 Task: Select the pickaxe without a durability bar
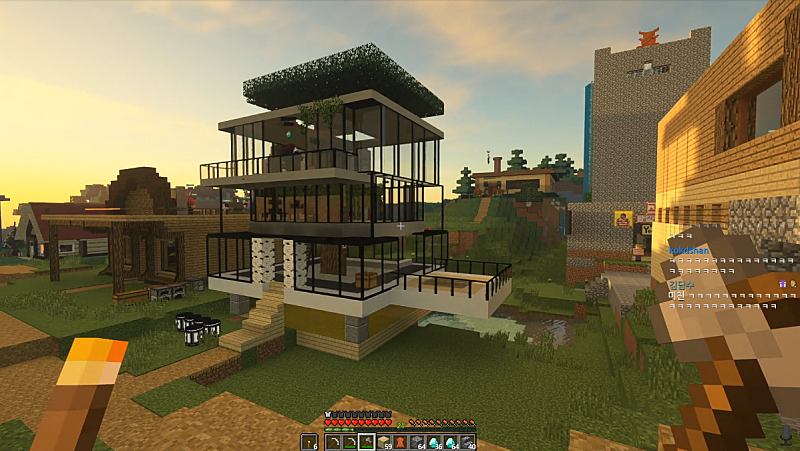pos(333,442)
